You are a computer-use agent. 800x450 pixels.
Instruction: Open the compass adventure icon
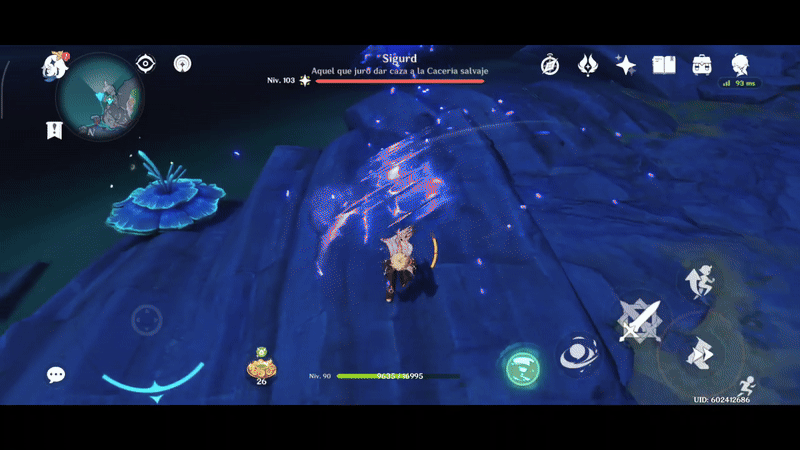550,65
